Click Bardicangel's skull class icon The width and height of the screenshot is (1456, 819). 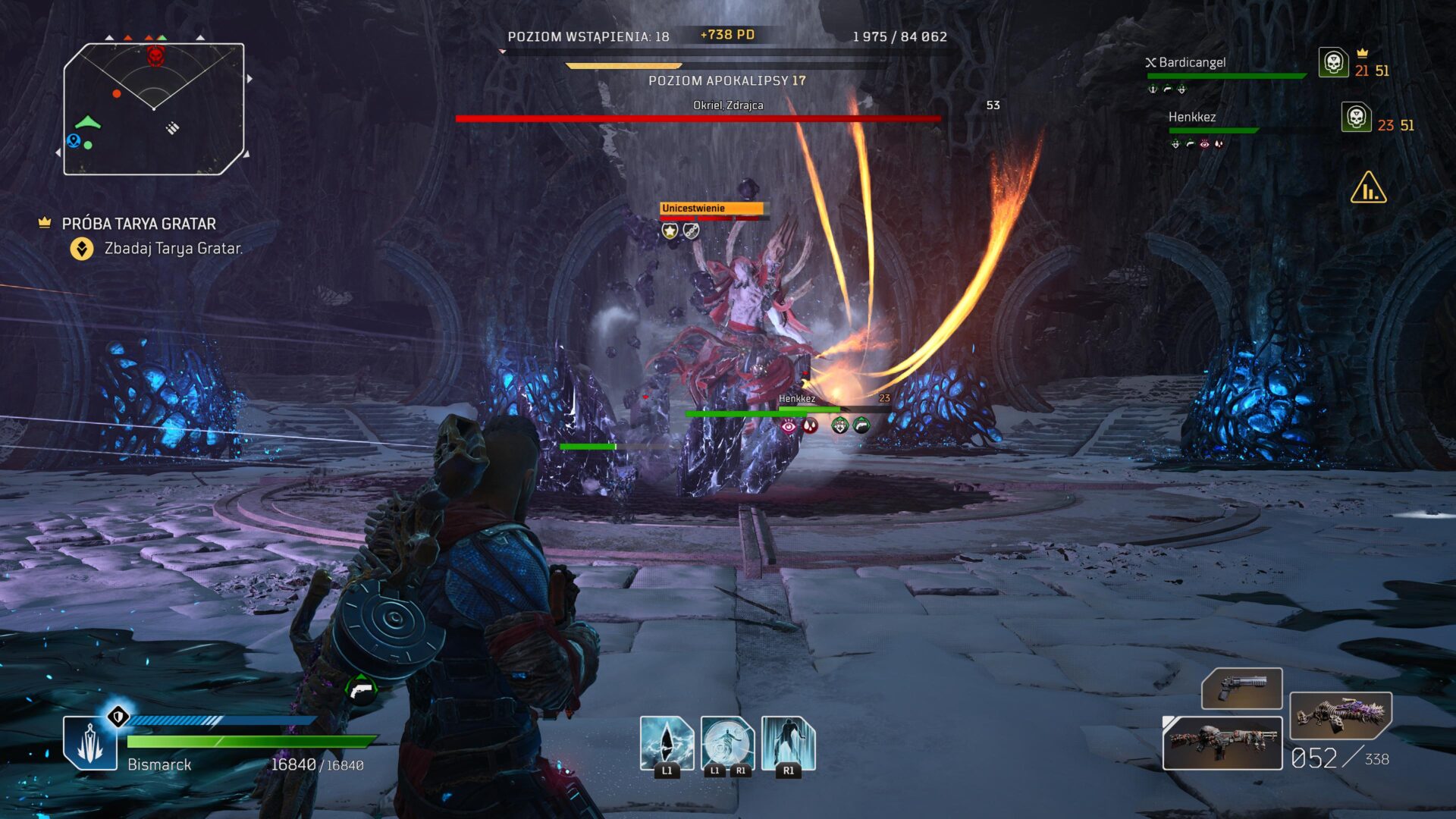[1333, 62]
